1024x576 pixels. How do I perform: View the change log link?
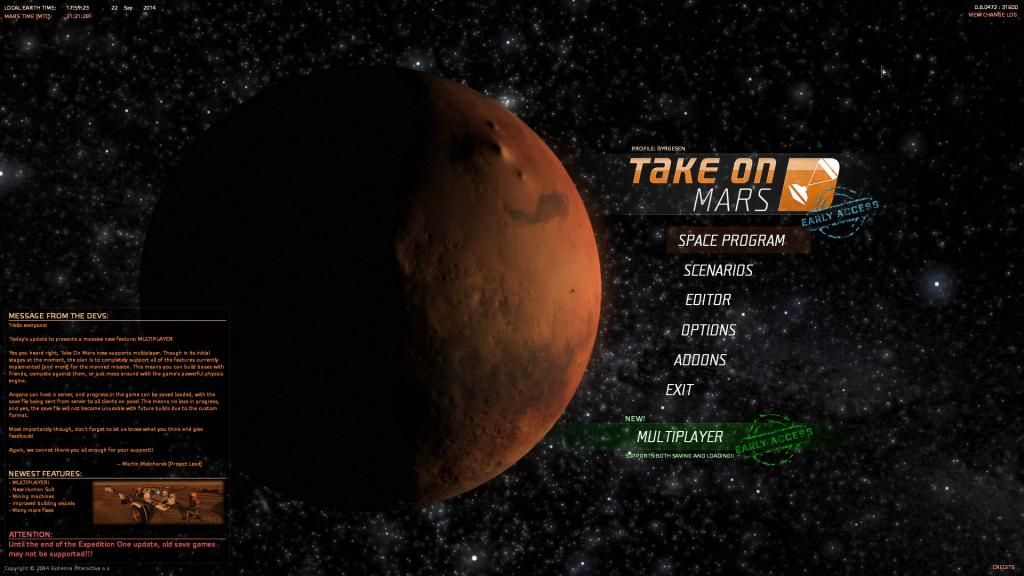point(992,15)
